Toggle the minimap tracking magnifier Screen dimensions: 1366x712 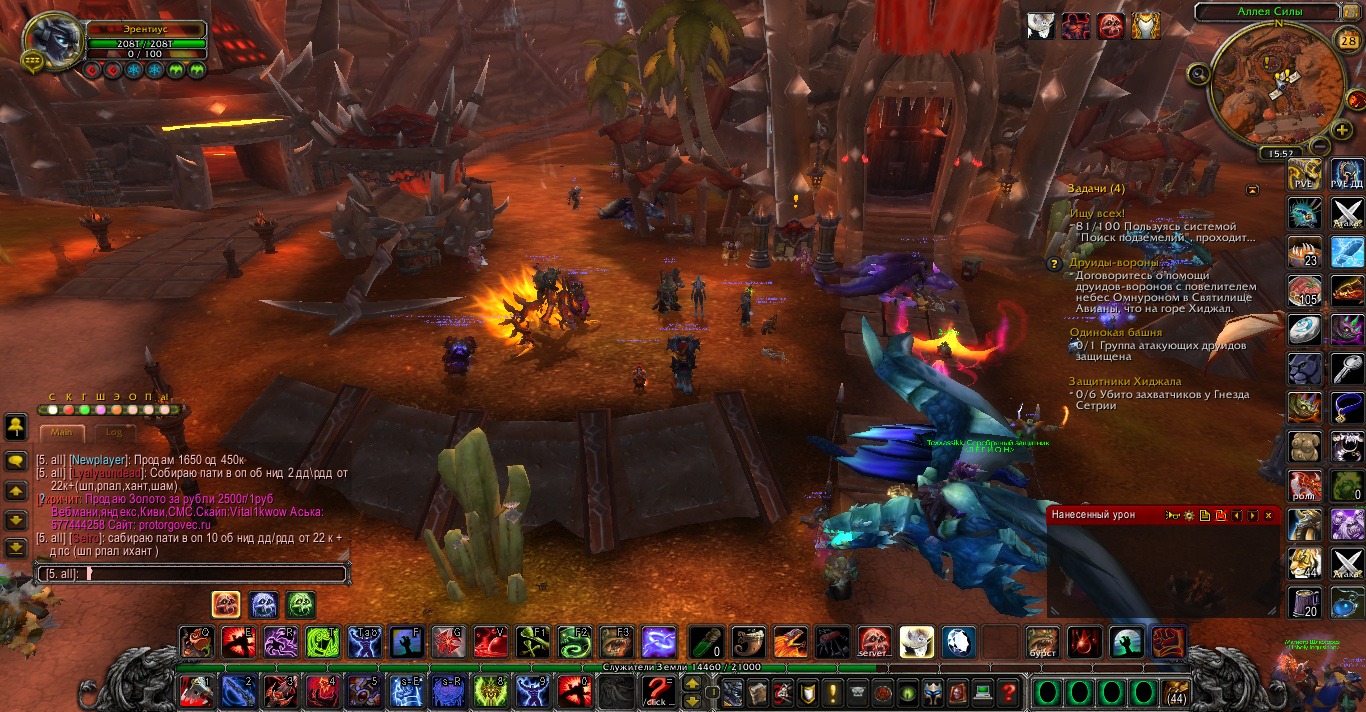[x=1199, y=73]
